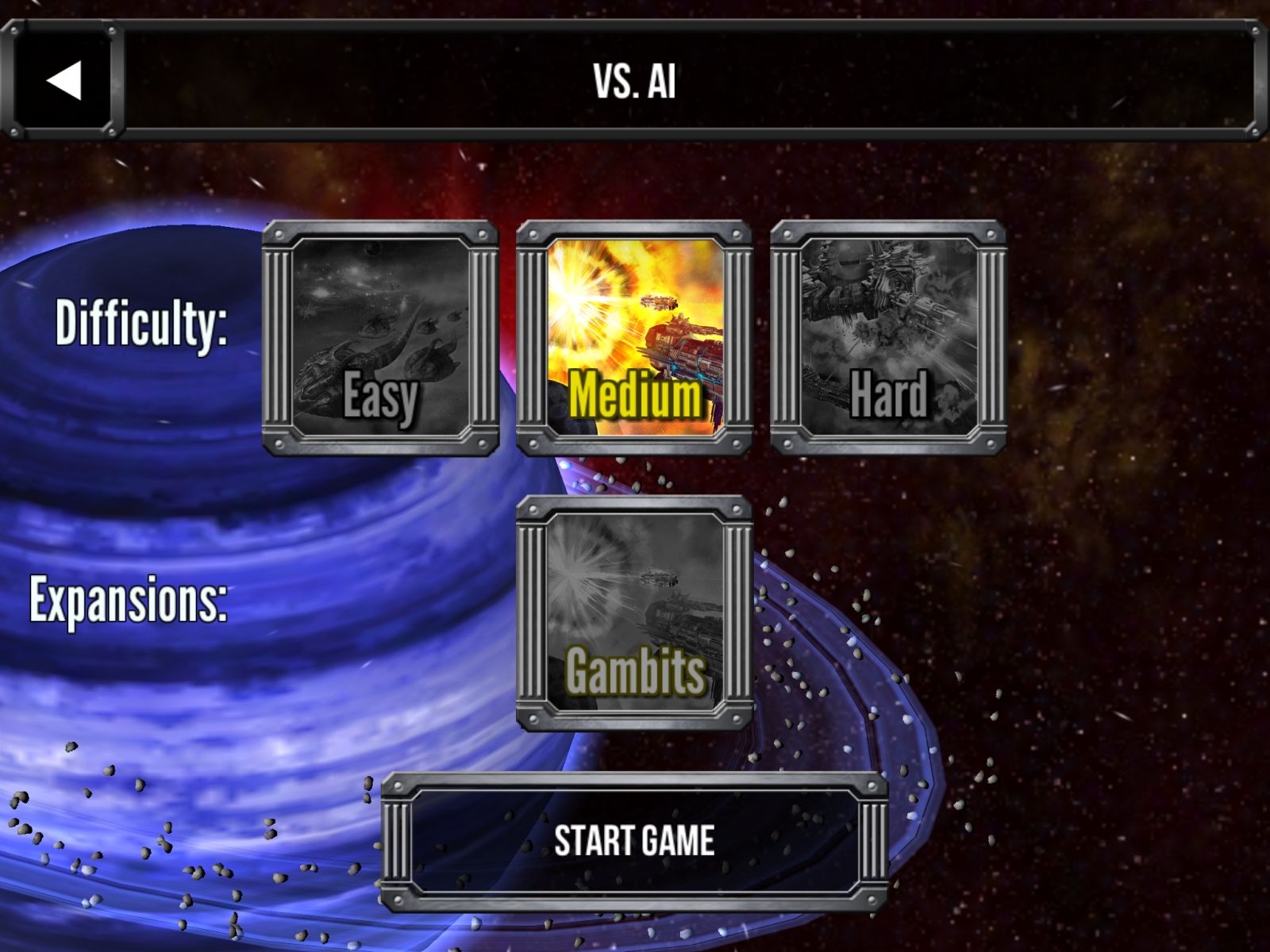Select Easy difficulty

click(380, 338)
